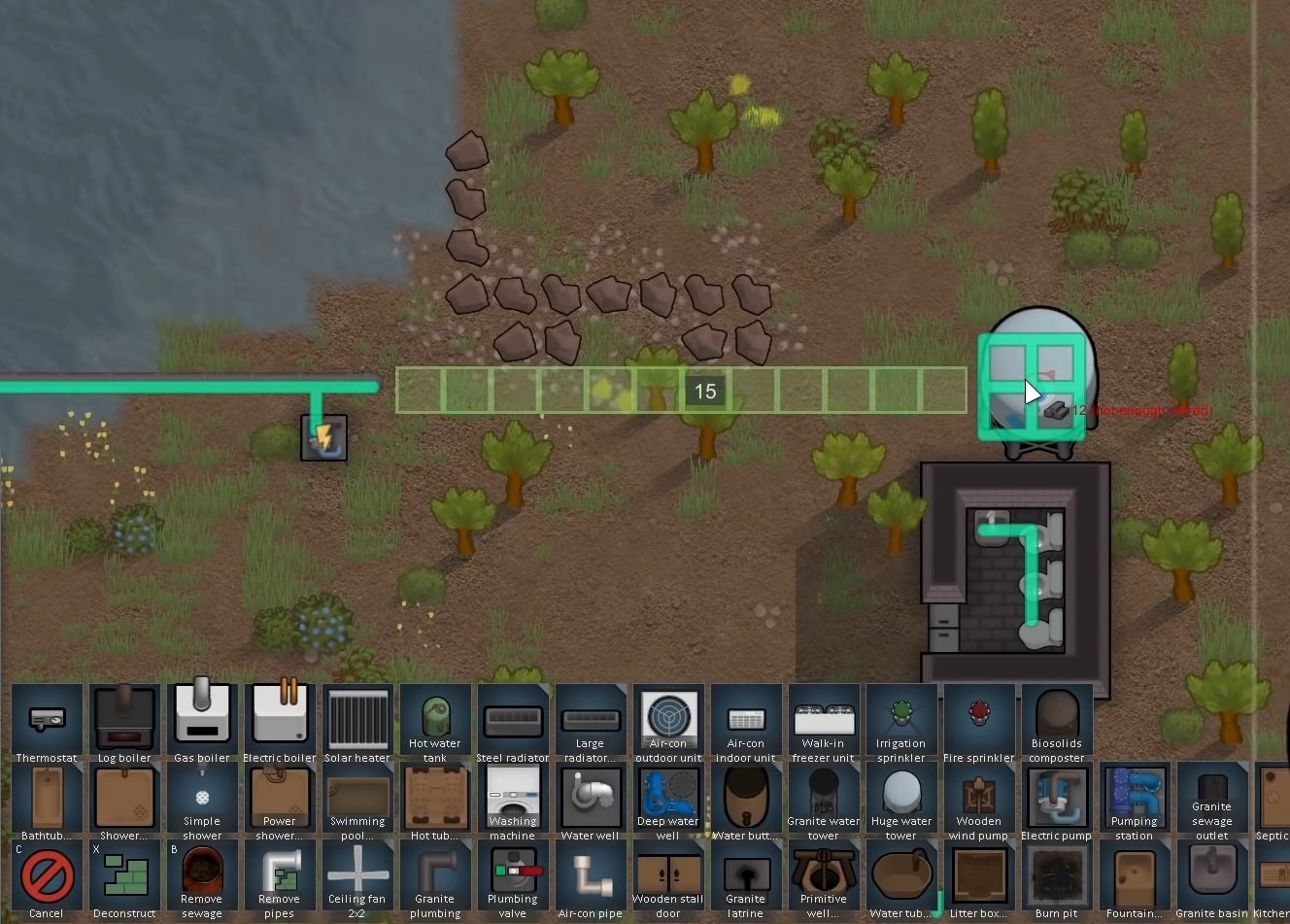This screenshot has width=1290, height=924.
Task: Pick the Wooden wind pump
Action: tap(979, 797)
